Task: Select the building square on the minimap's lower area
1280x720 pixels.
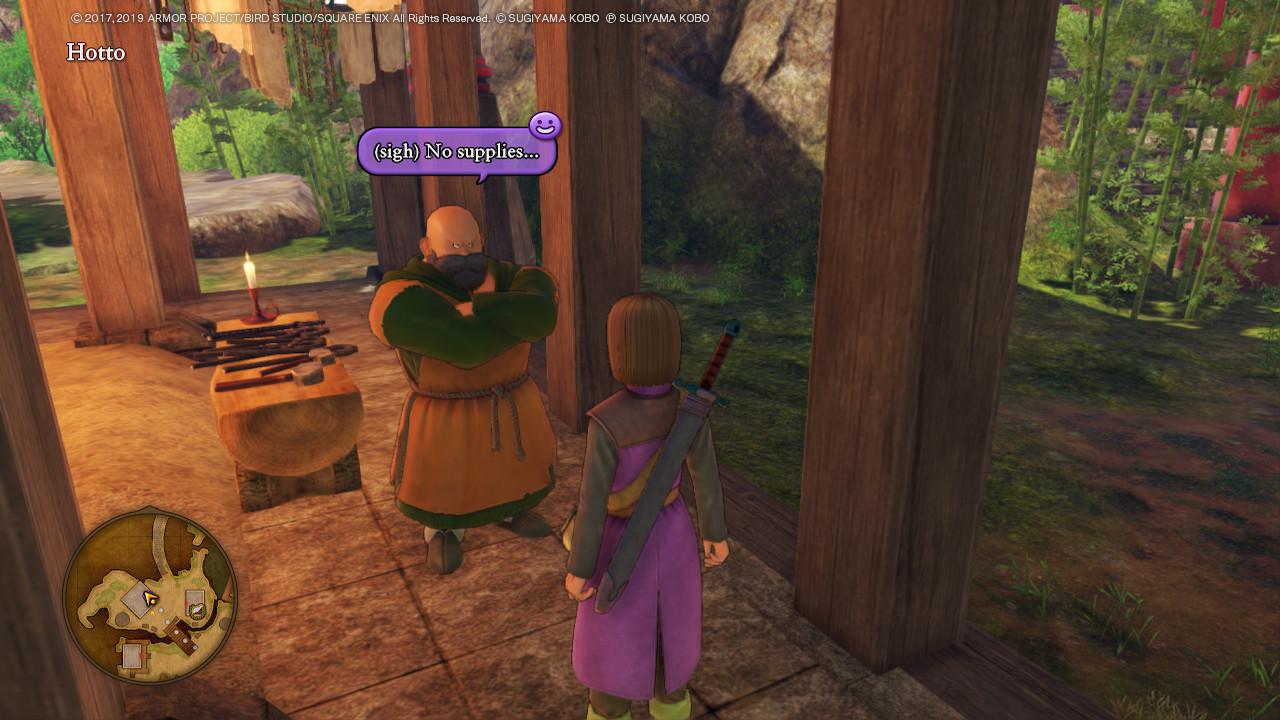Action: coord(132,655)
